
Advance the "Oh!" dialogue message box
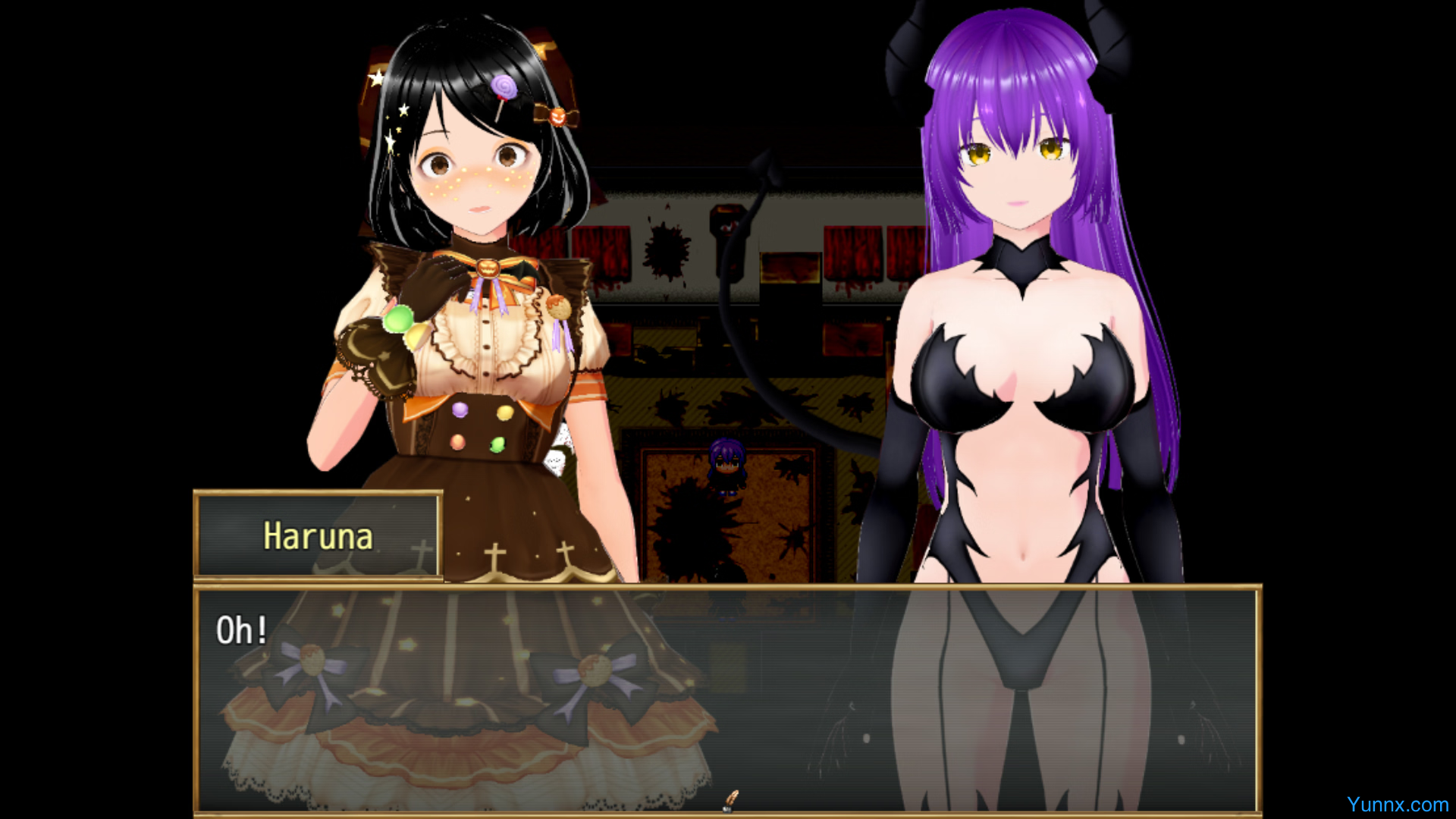(726, 698)
